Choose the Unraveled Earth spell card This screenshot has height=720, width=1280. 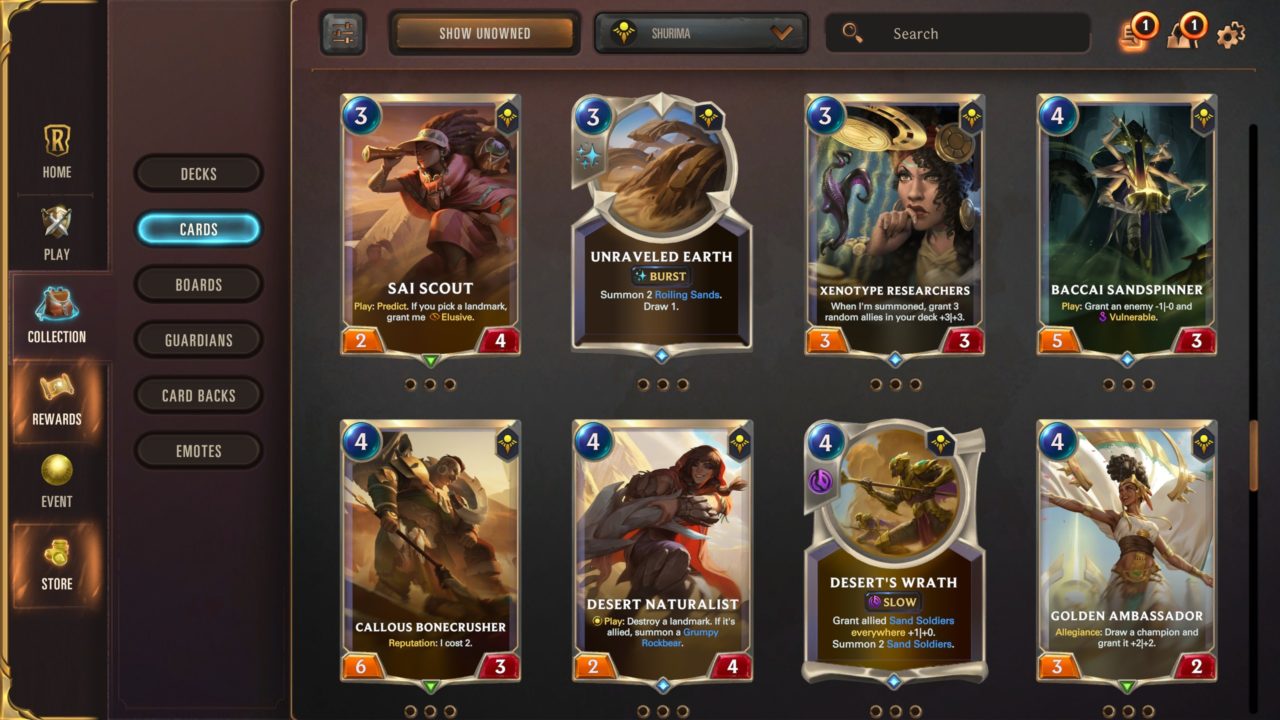tap(661, 225)
